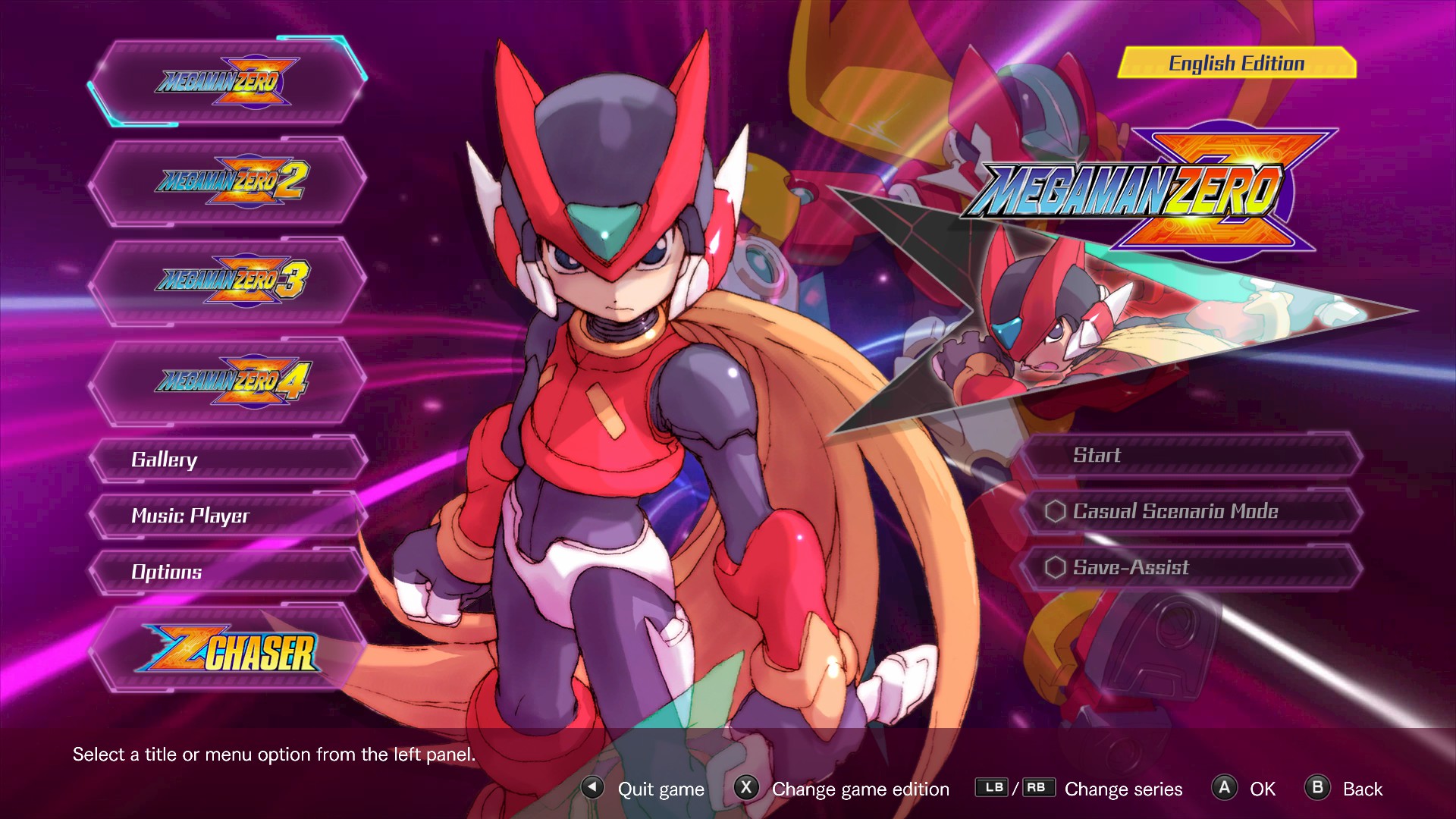
Task: Click the A button OK icon
Action: (1225, 789)
